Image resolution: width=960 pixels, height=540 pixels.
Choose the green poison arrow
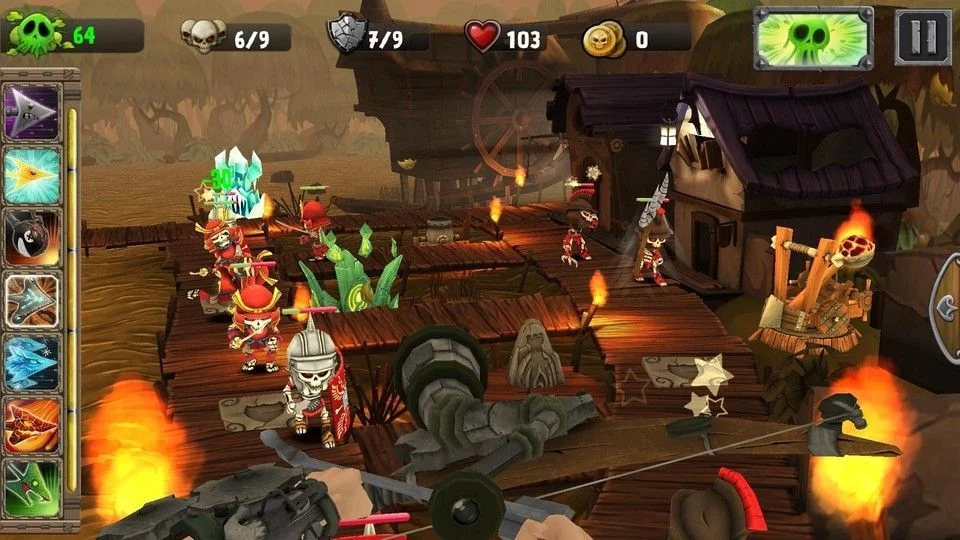(33, 486)
